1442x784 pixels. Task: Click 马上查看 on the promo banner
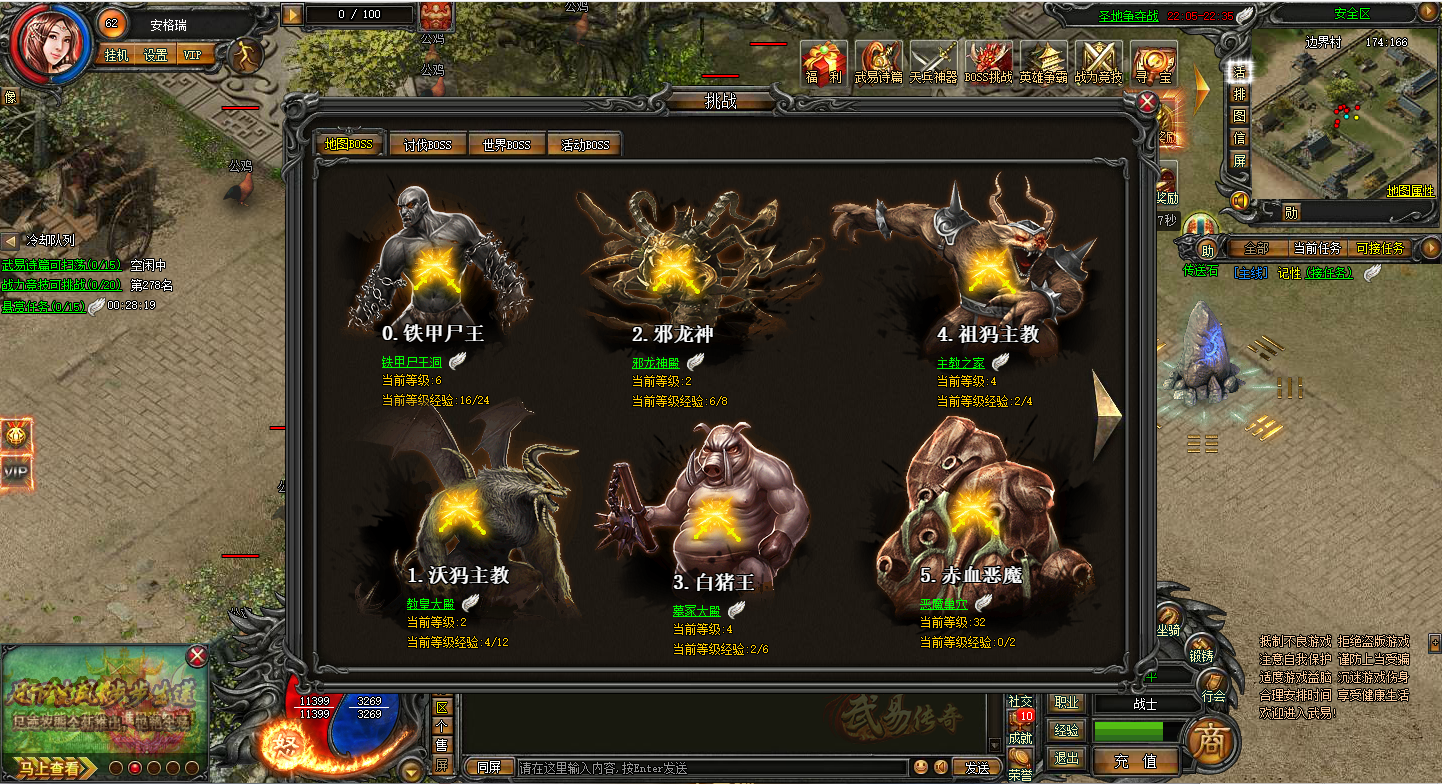click(x=48, y=768)
